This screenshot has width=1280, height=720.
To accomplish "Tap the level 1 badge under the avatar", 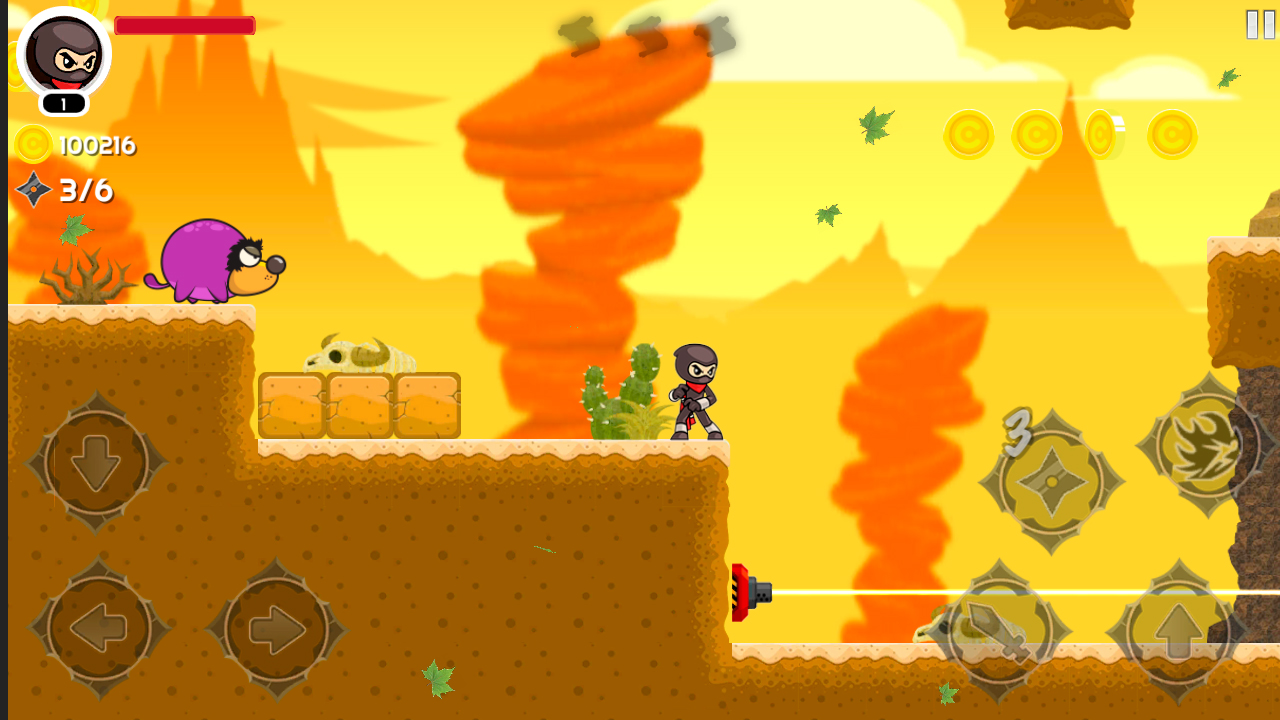I will coord(64,103).
